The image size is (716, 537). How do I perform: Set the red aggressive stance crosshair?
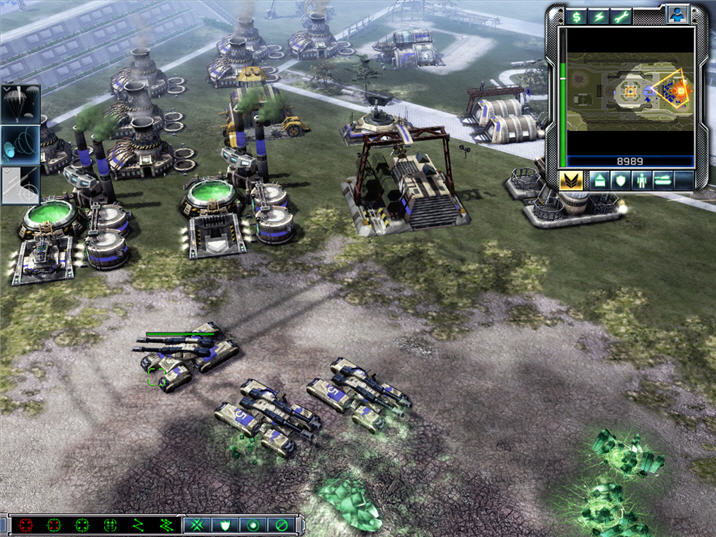click(x=25, y=525)
